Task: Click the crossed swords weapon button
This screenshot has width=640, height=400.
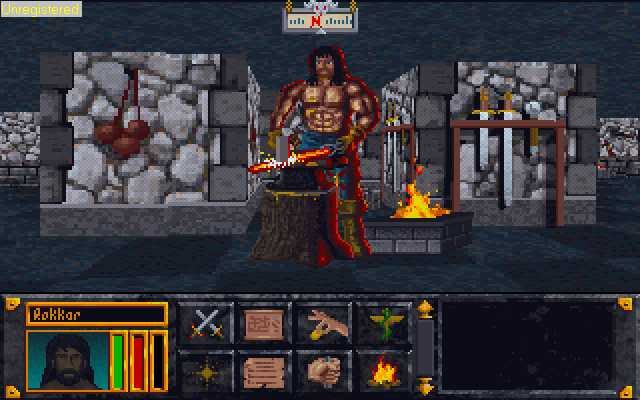Action: point(206,325)
